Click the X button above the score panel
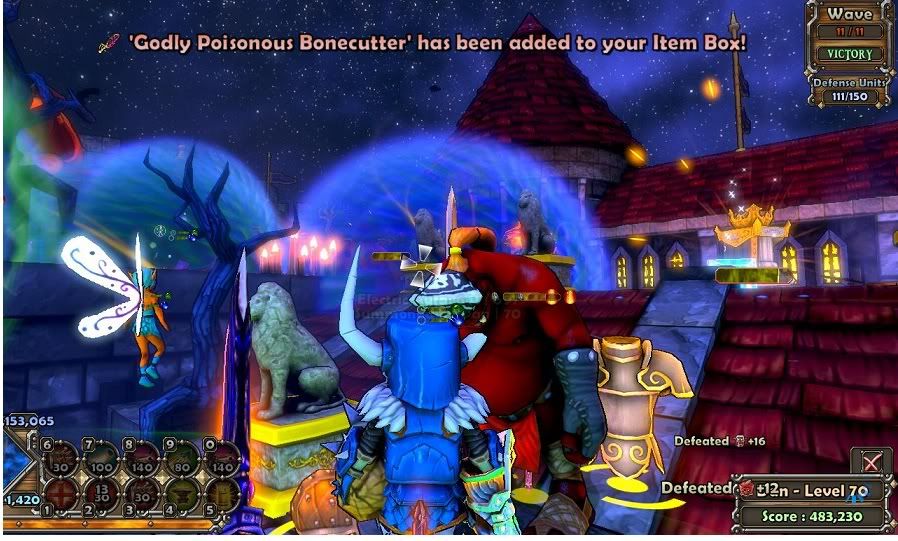Viewport: 898px width, 541px height. [x=870, y=462]
